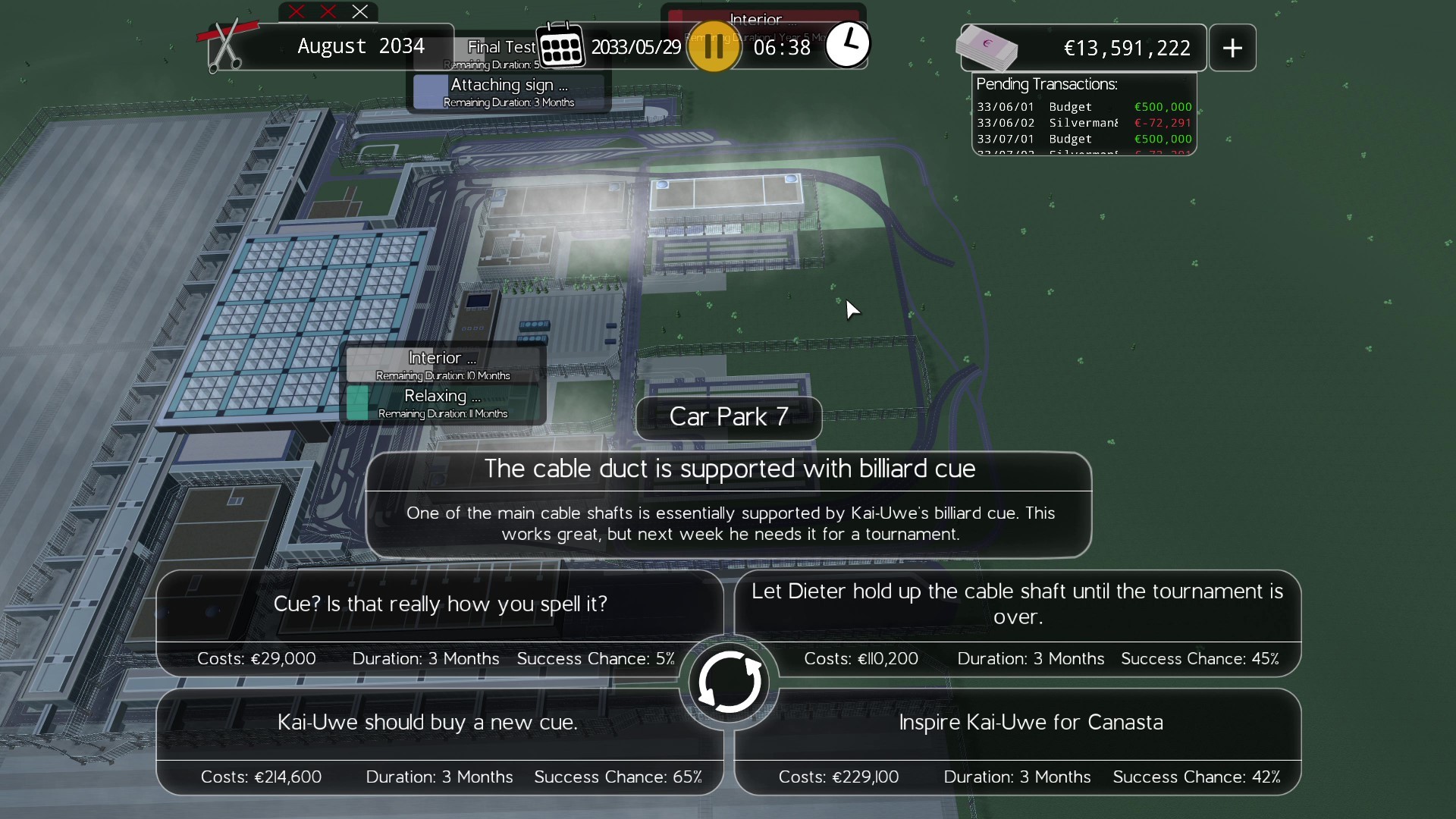The width and height of the screenshot is (1456, 819).
Task: Click the circular reroll arrows between the options
Action: (x=729, y=681)
